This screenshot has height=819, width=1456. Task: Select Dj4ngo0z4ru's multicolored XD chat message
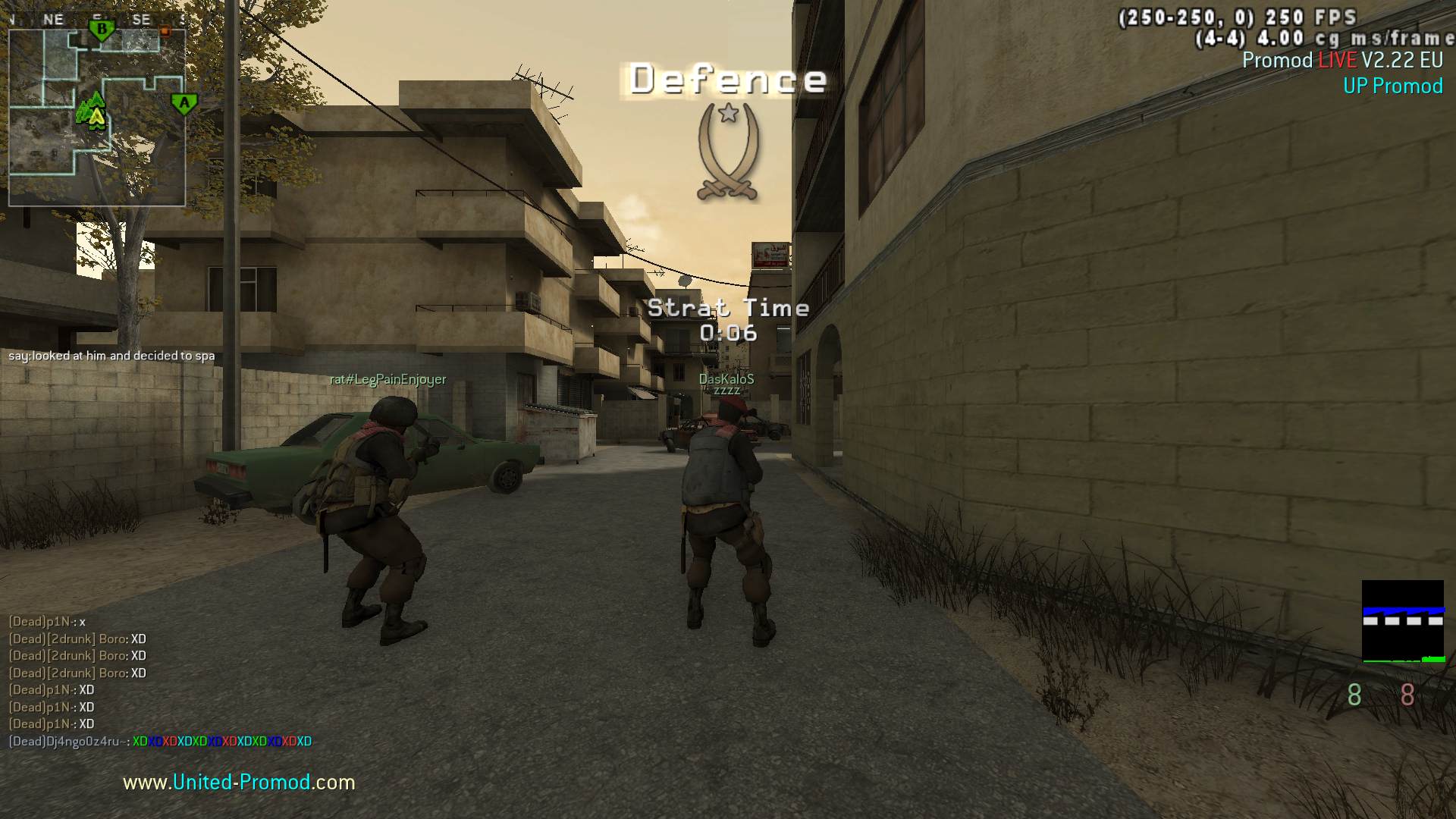221,742
